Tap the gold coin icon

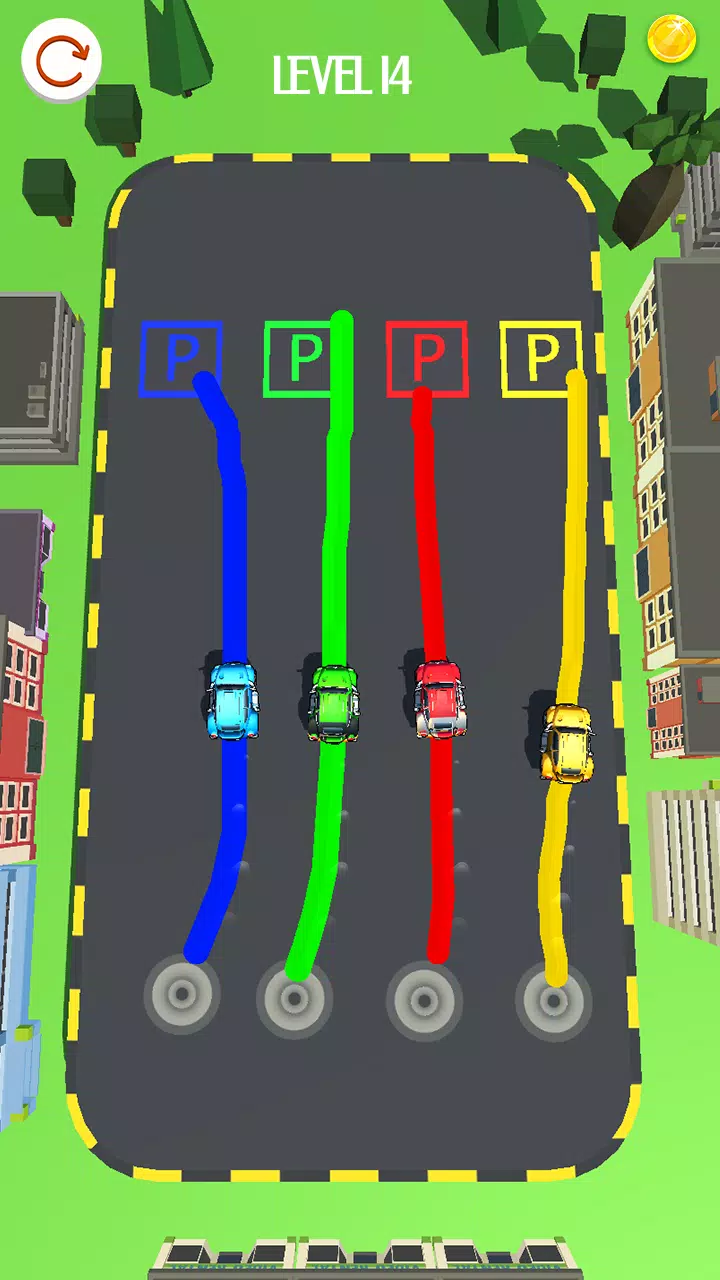(x=670, y=40)
